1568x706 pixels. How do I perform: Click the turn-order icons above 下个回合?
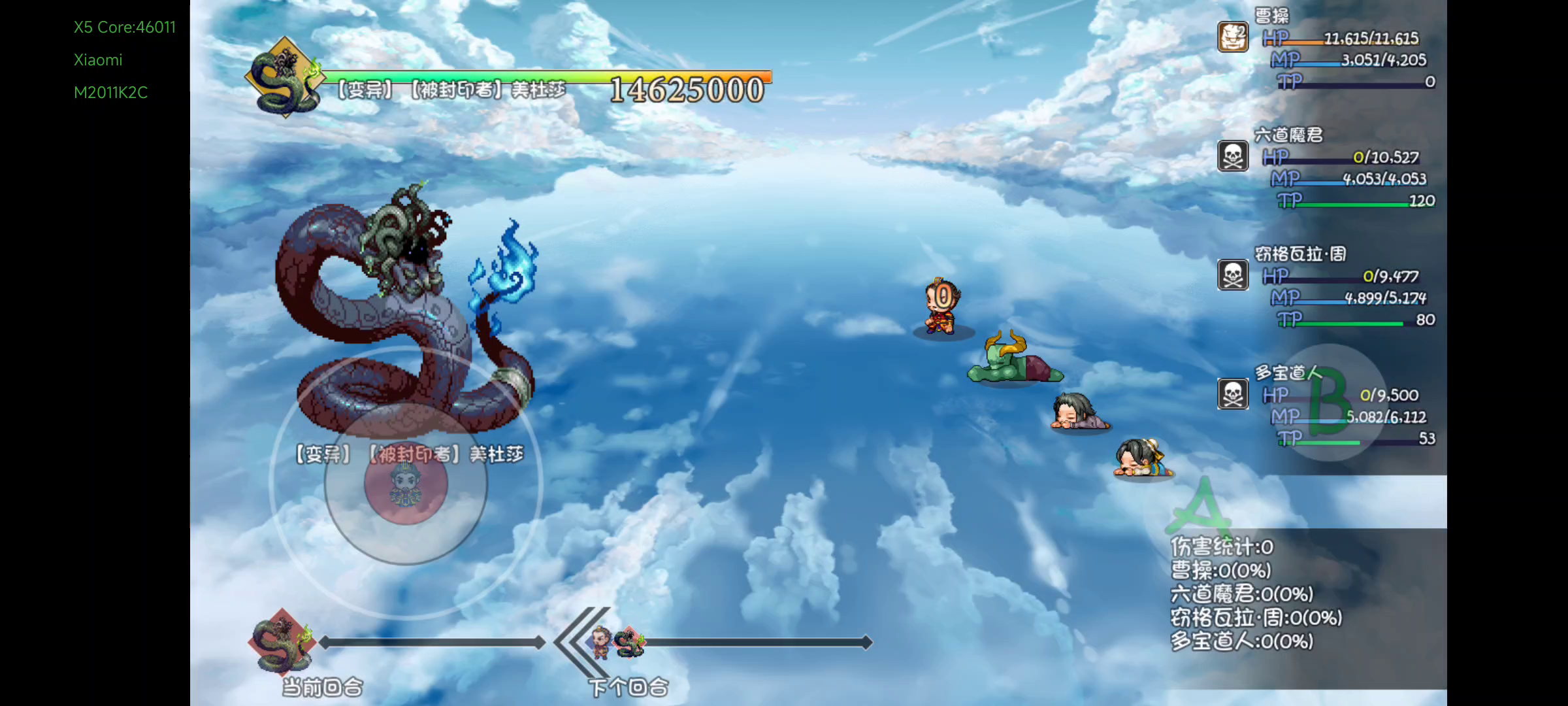(616, 643)
